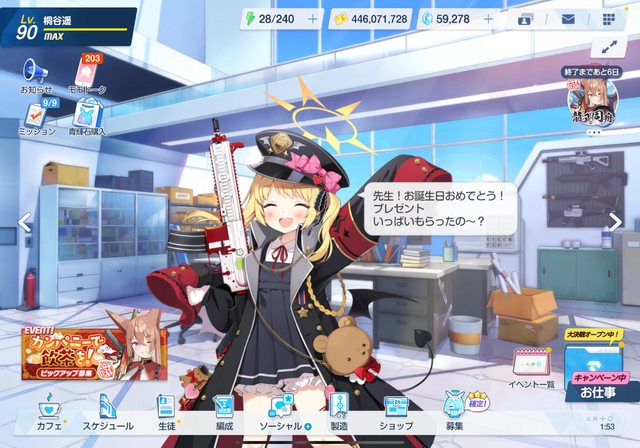This screenshot has height=448, width=640.
Task: Open the ID card icon beside the mail
Action: 525,19
